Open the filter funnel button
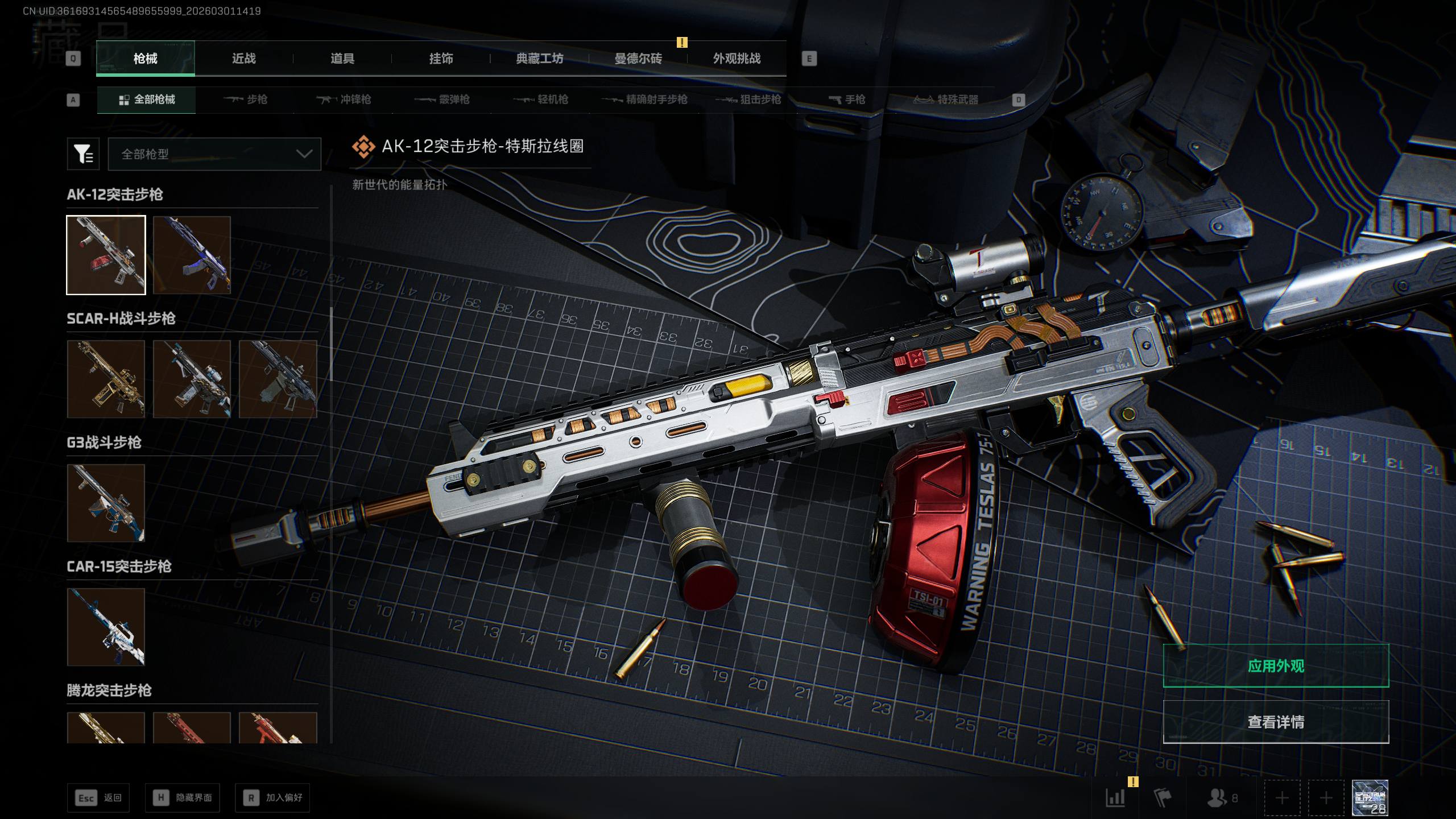This screenshot has height=819, width=1456. [83, 154]
